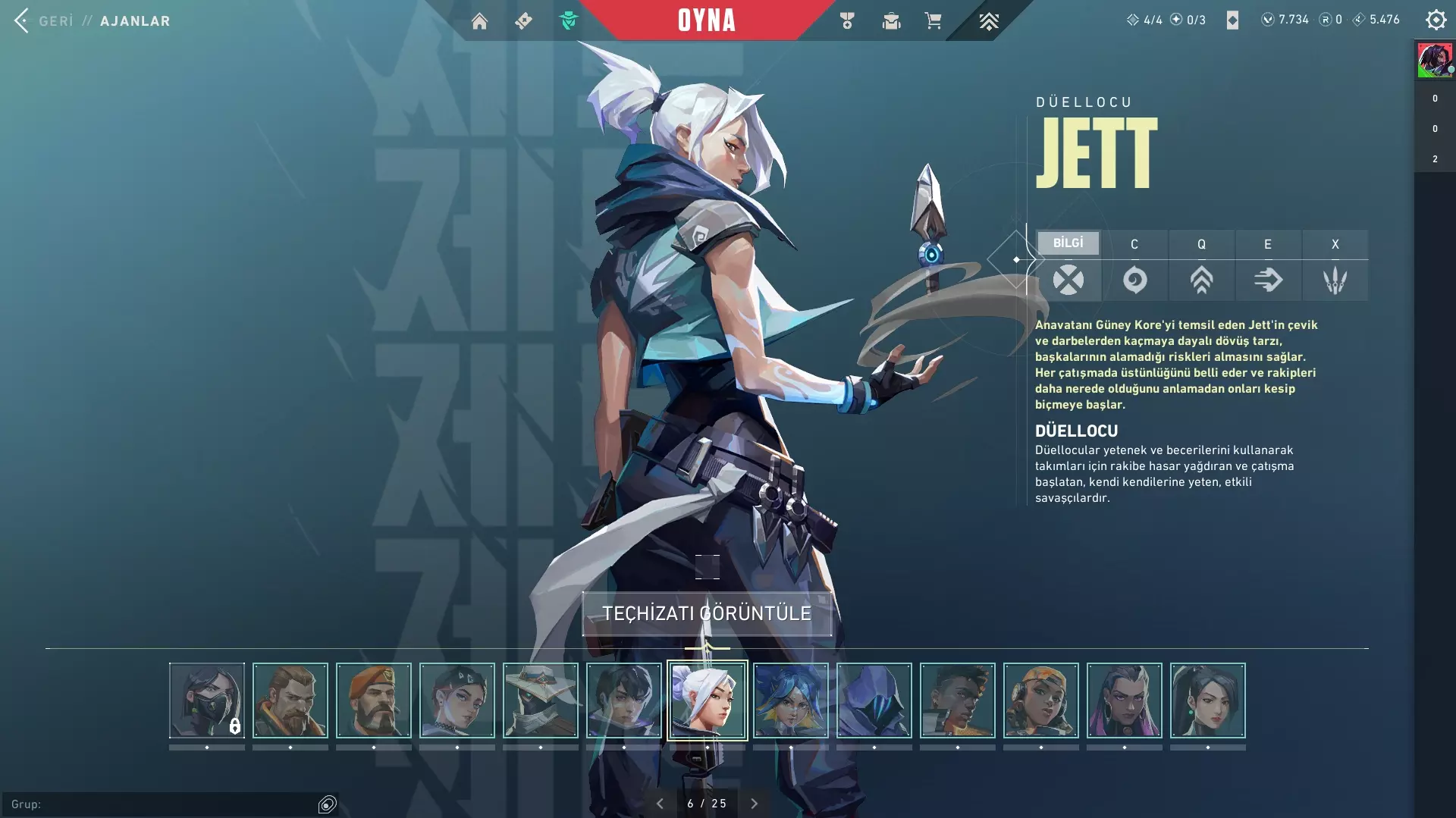Choose the agent with the orange beret
This screenshot has height=818, width=1456.
coord(374,700)
